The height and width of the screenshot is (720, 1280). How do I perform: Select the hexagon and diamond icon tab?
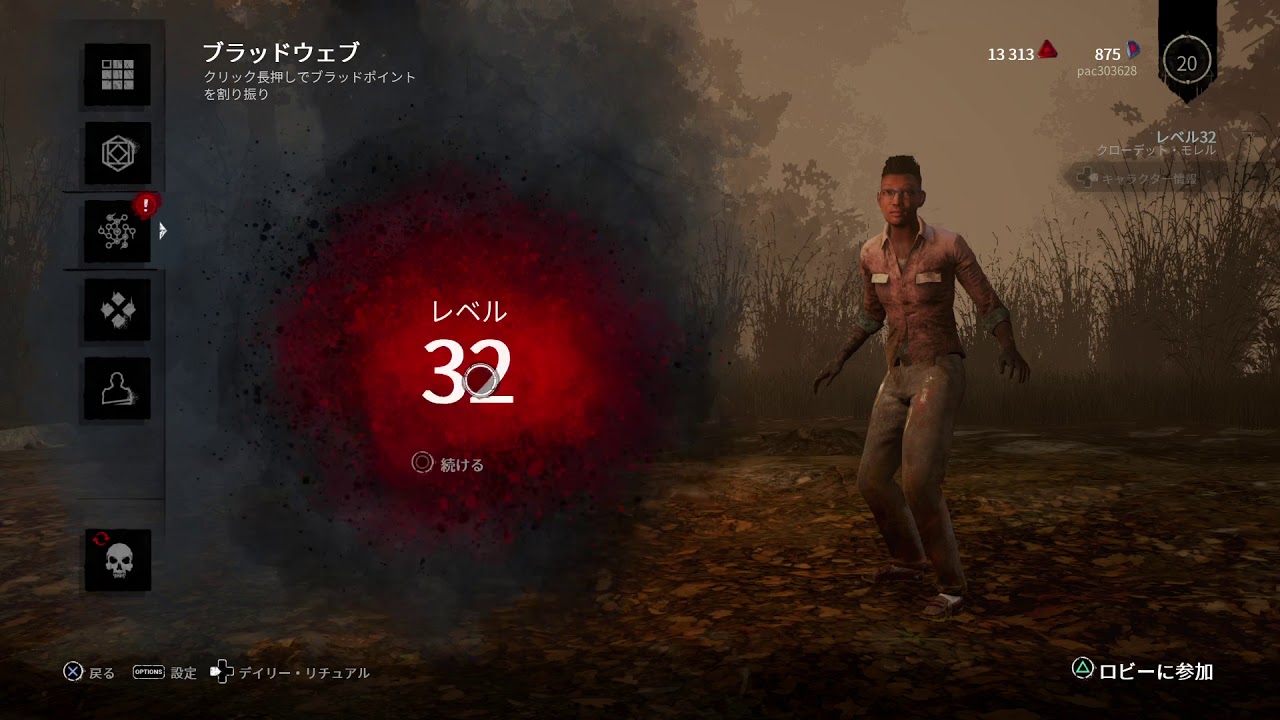tap(117, 153)
